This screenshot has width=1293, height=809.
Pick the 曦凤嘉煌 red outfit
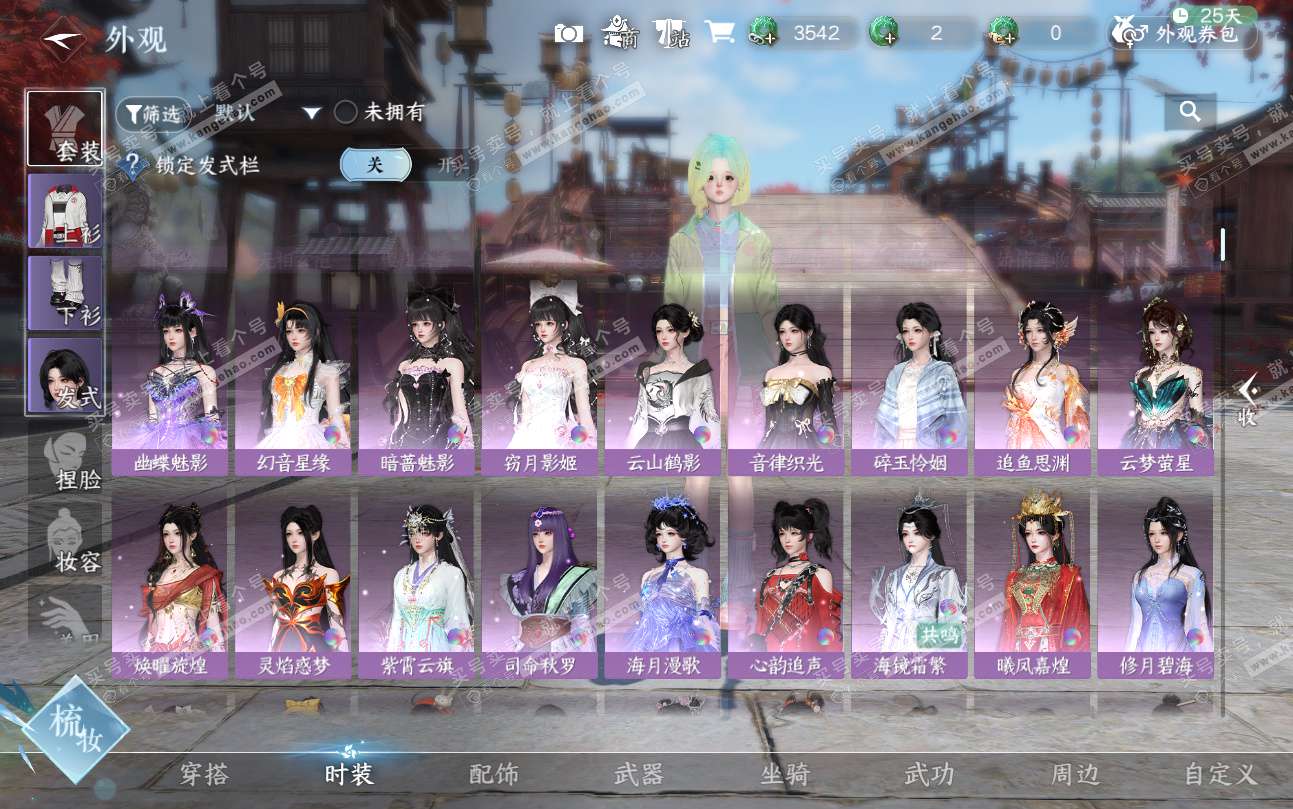coord(1032,581)
